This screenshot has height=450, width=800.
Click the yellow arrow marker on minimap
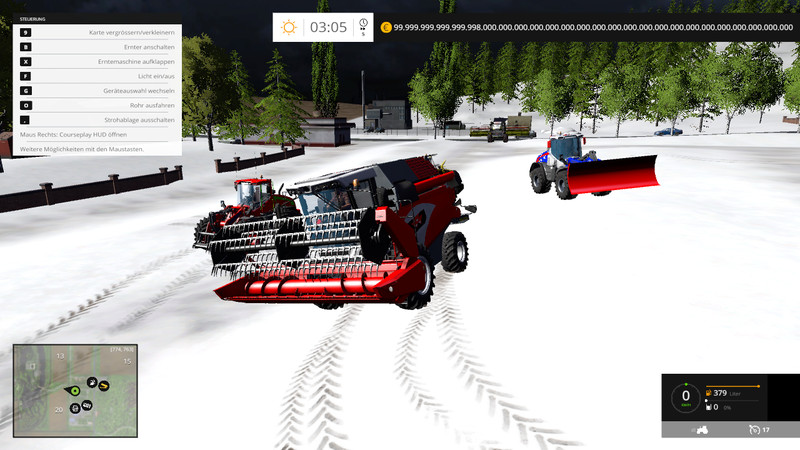coord(103,385)
